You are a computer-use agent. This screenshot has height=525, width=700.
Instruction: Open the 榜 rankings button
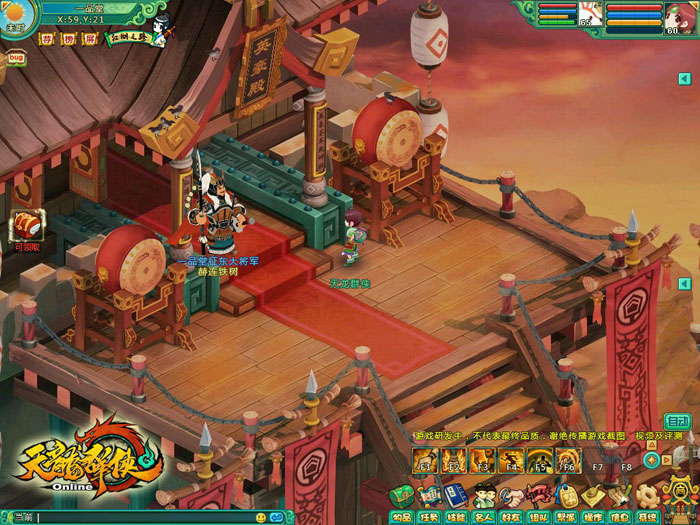tap(68, 40)
